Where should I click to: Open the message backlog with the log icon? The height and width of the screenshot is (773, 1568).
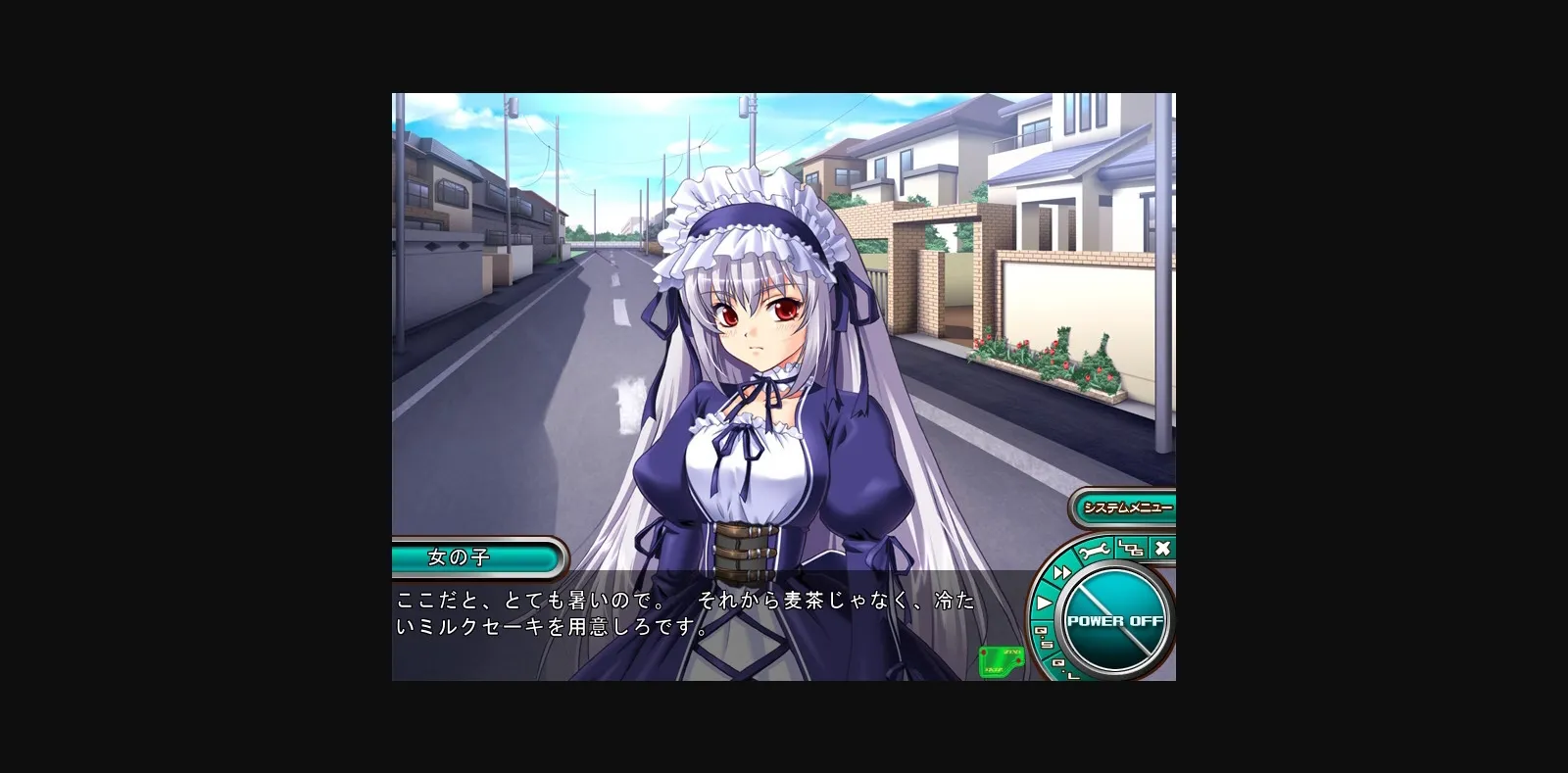[1129, 550]
